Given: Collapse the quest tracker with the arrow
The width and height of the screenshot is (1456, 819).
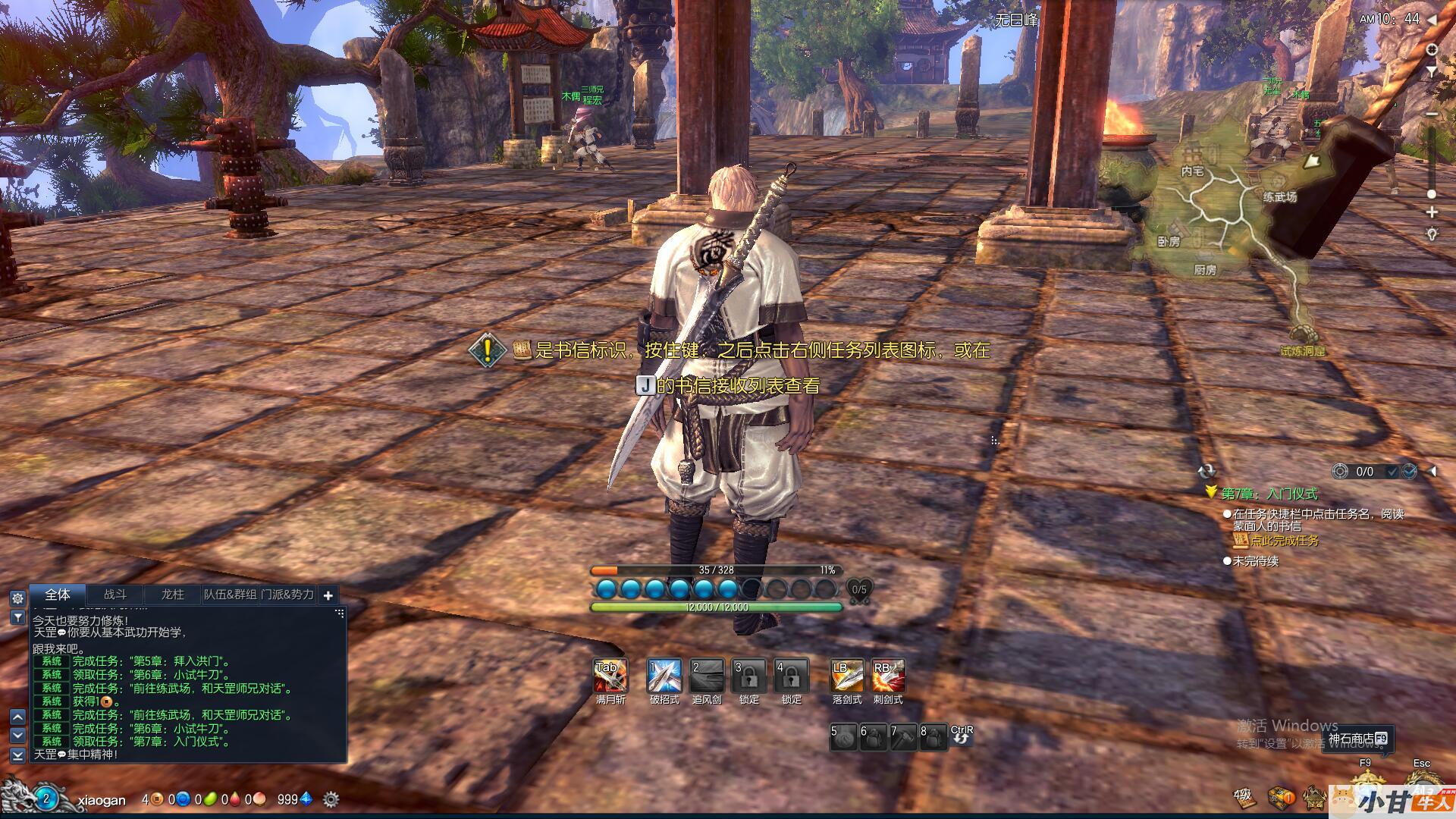Looking at the screenshot, I should (x=1432, y=472).
